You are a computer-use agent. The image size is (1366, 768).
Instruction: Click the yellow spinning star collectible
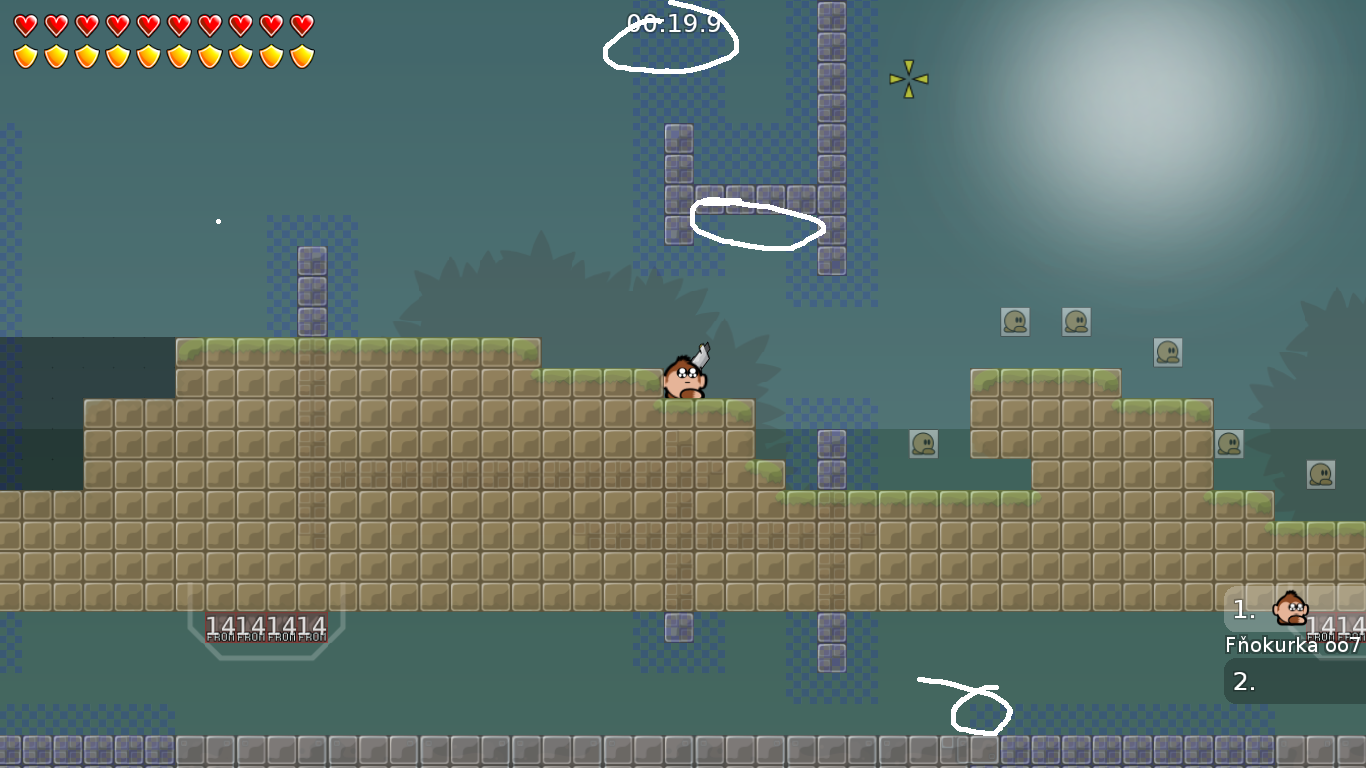pos(908,78)
